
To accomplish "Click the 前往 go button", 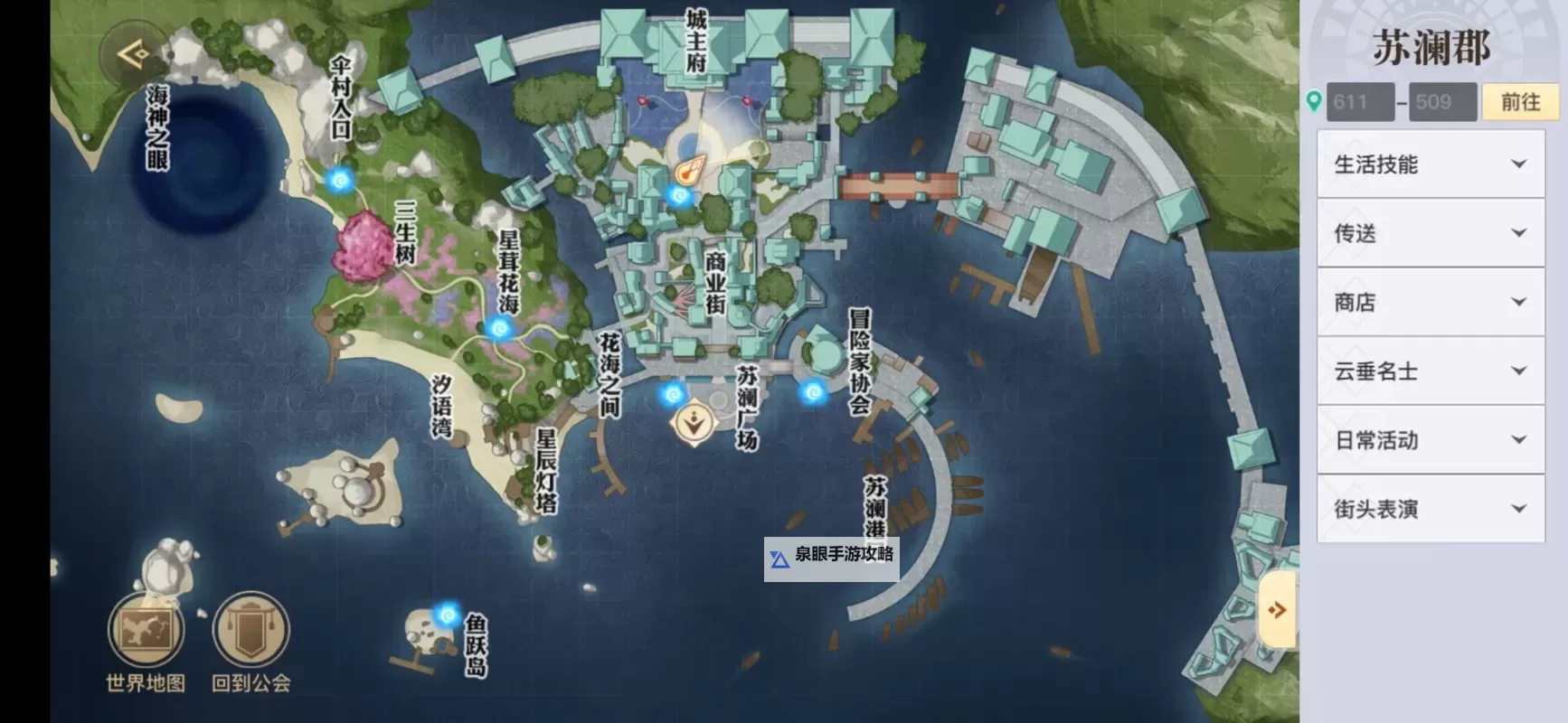I will (1520, 102).
